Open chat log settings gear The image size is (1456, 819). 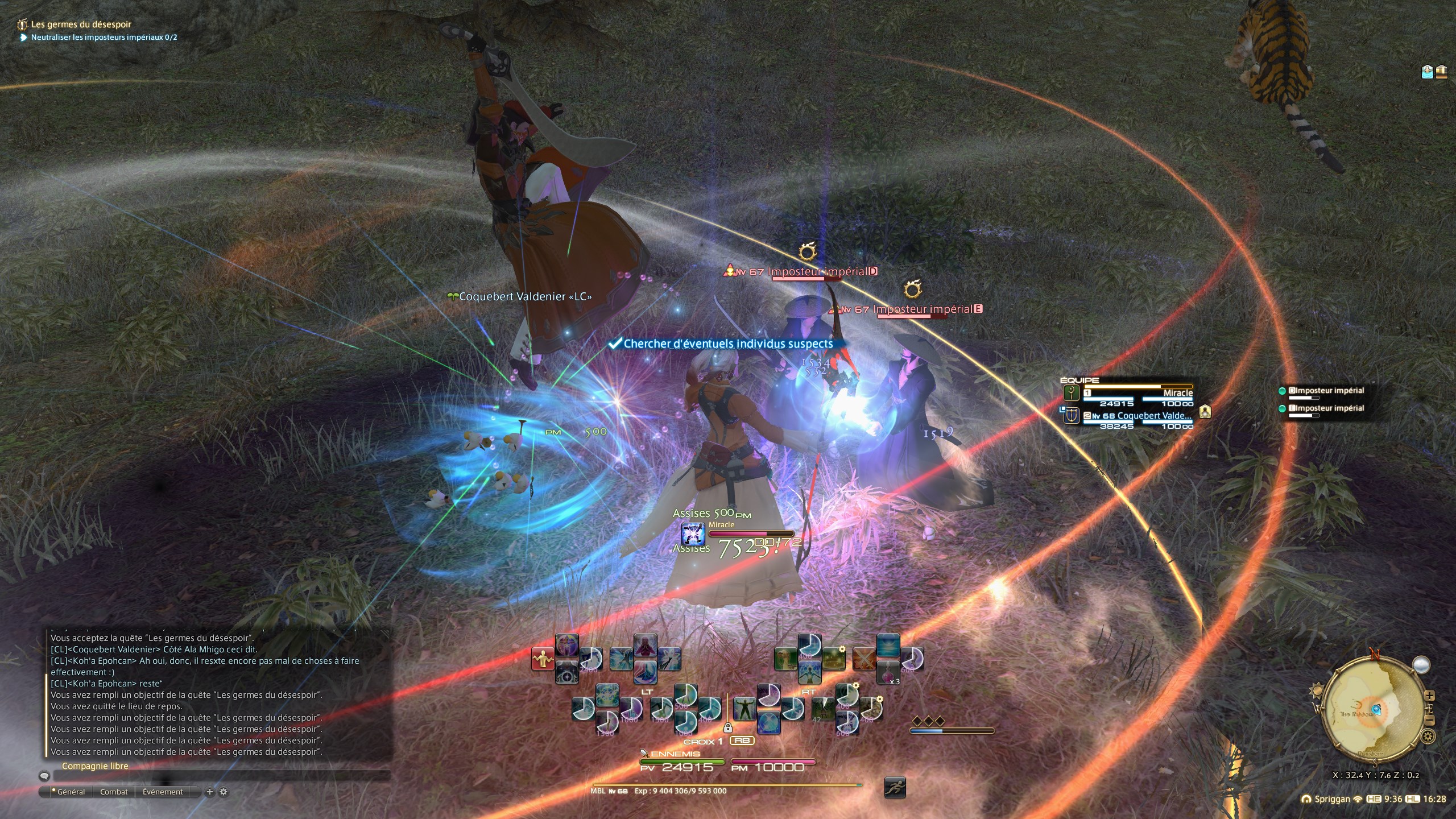(224, 792)
